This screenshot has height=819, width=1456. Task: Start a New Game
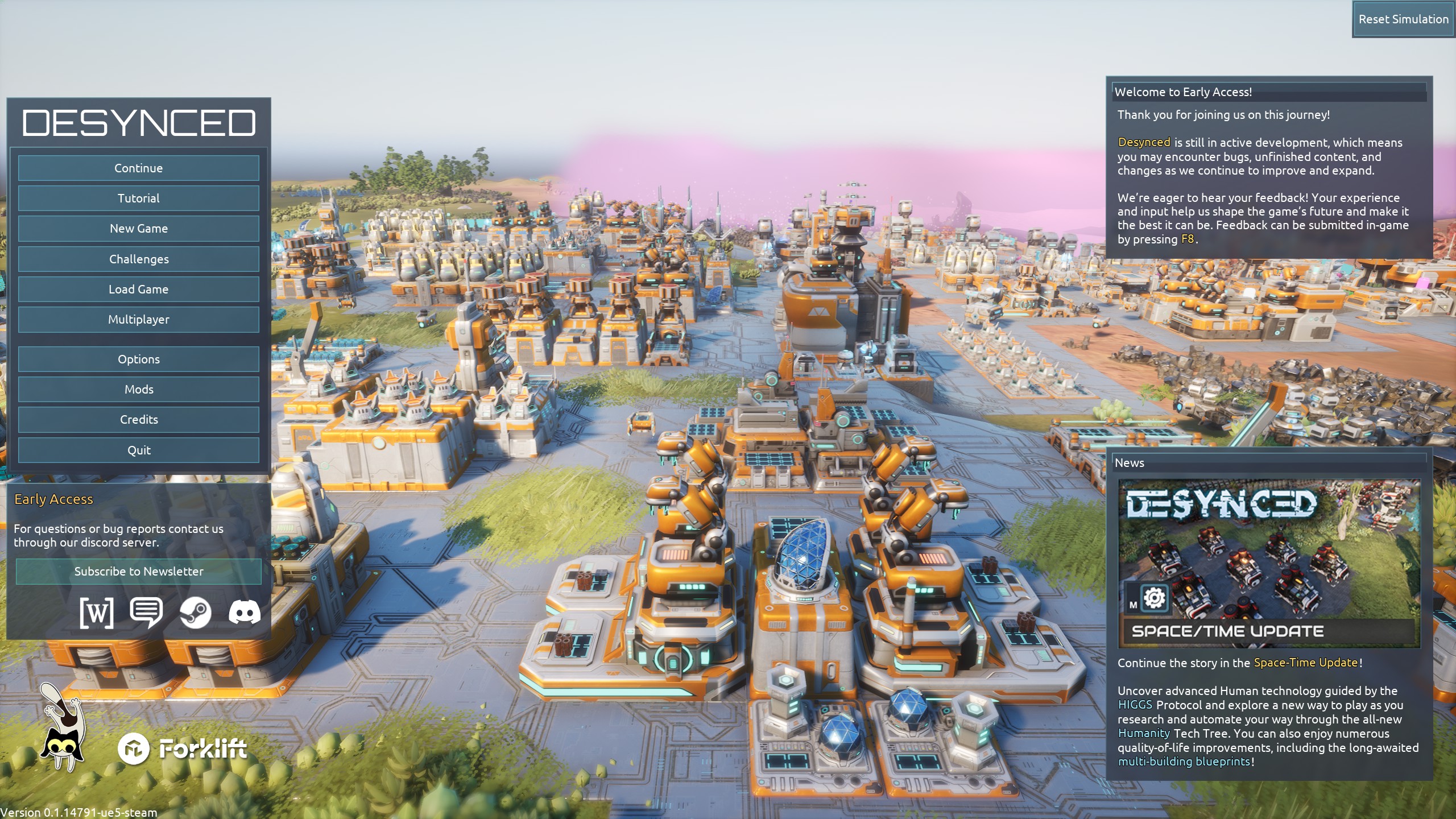(138, 229)
